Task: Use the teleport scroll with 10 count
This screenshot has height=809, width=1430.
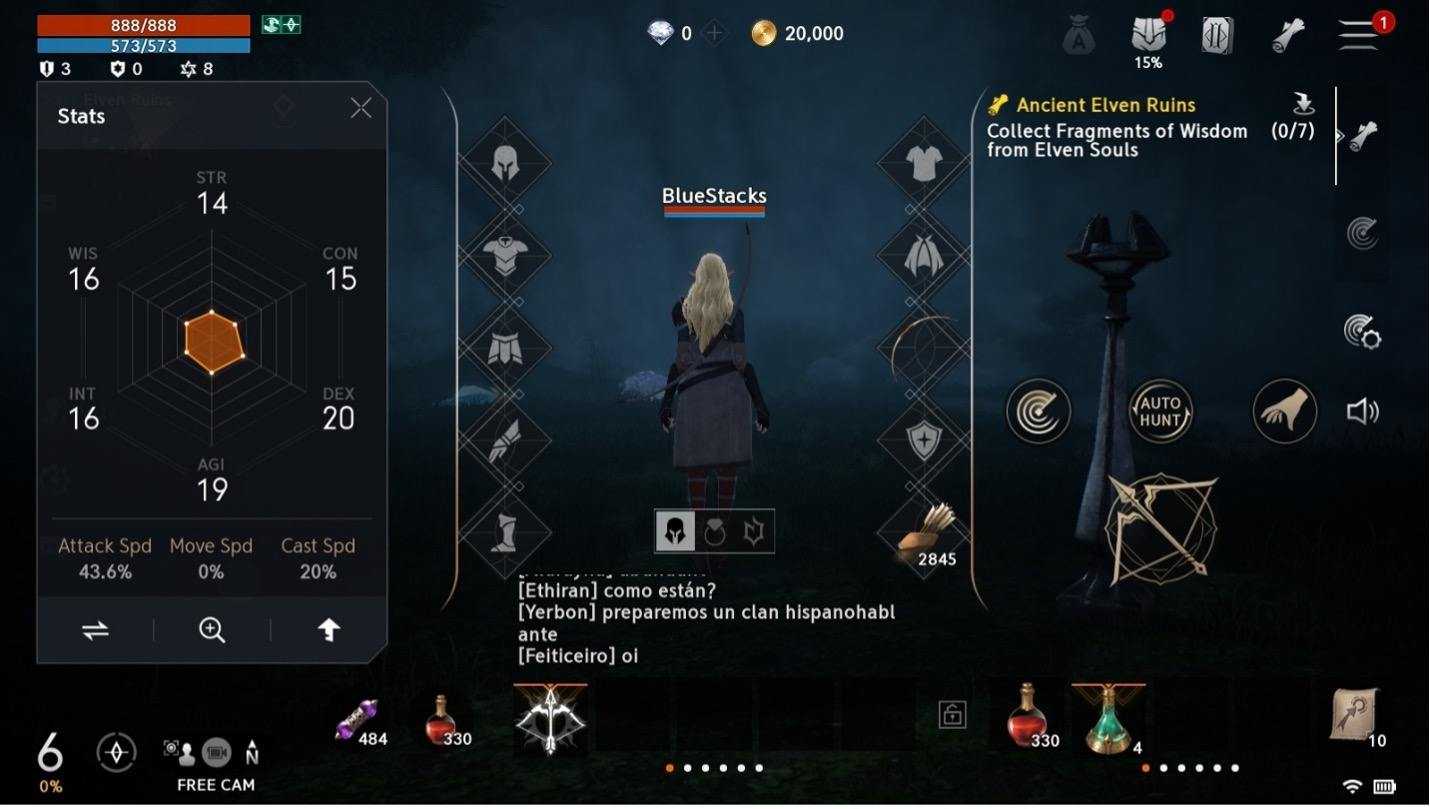Action: [1355, 715]
